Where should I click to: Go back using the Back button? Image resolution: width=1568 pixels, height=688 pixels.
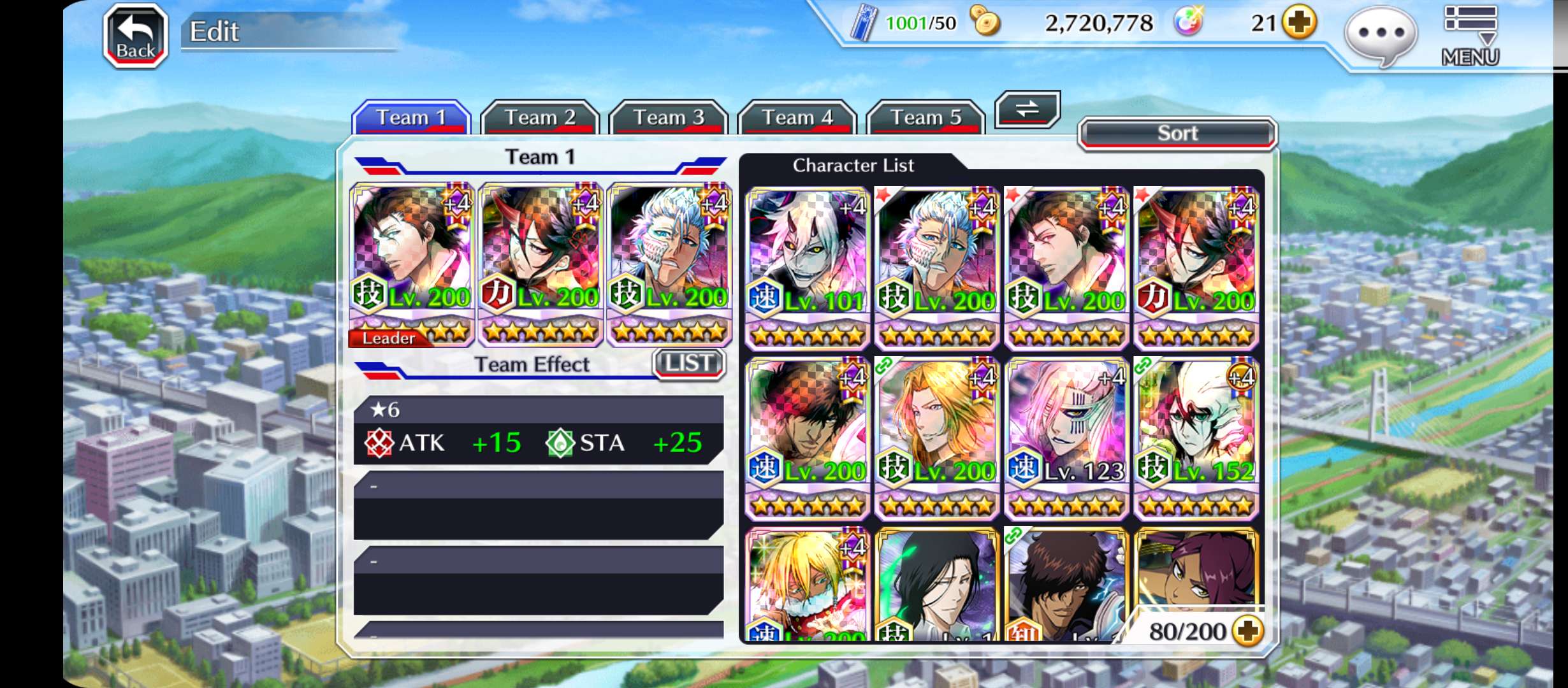coord(136,36)
